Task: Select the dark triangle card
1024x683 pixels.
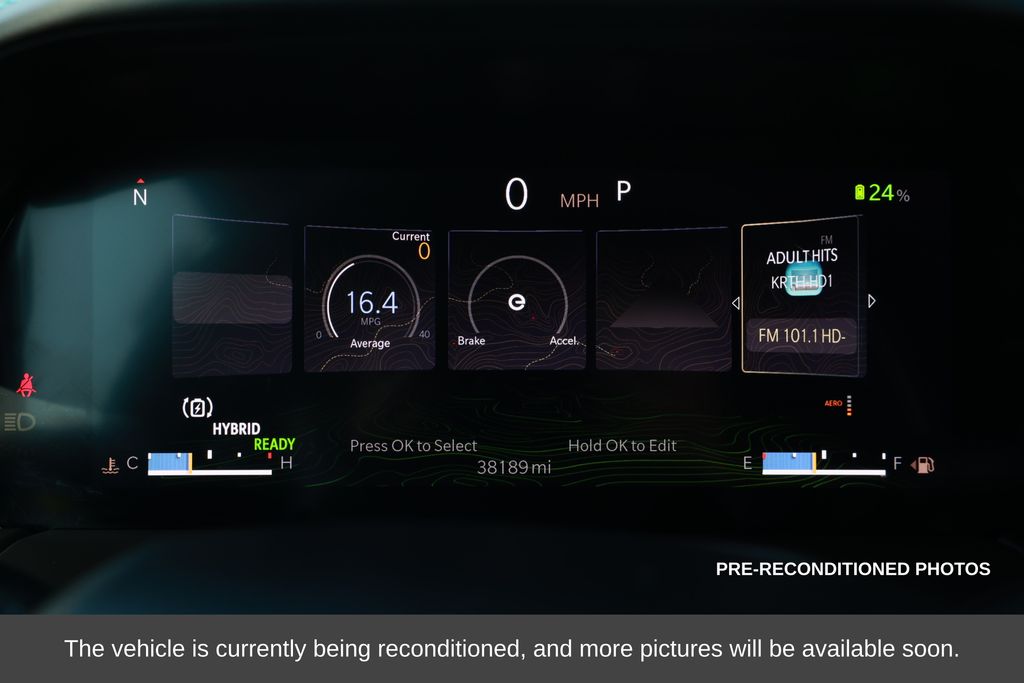Action: [x=663, y=300]
